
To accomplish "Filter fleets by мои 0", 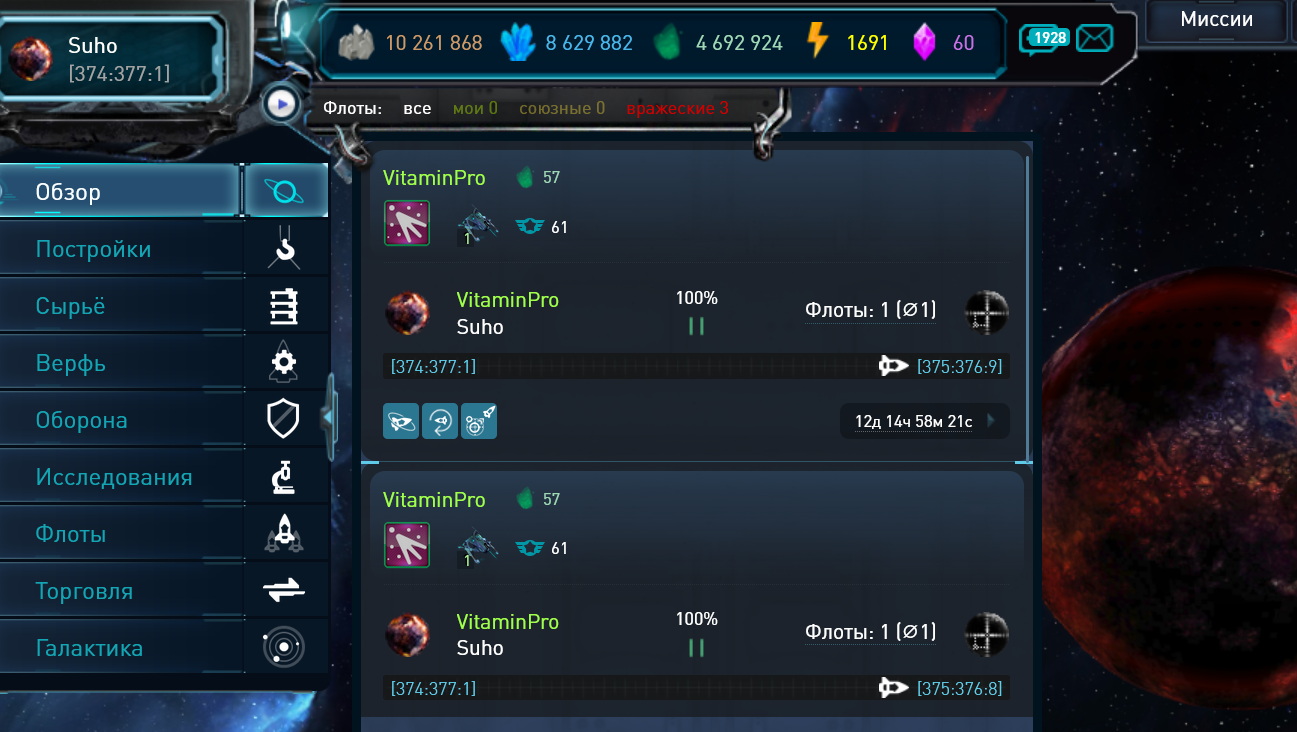I will pyautogui.click(x=475, y=108).
